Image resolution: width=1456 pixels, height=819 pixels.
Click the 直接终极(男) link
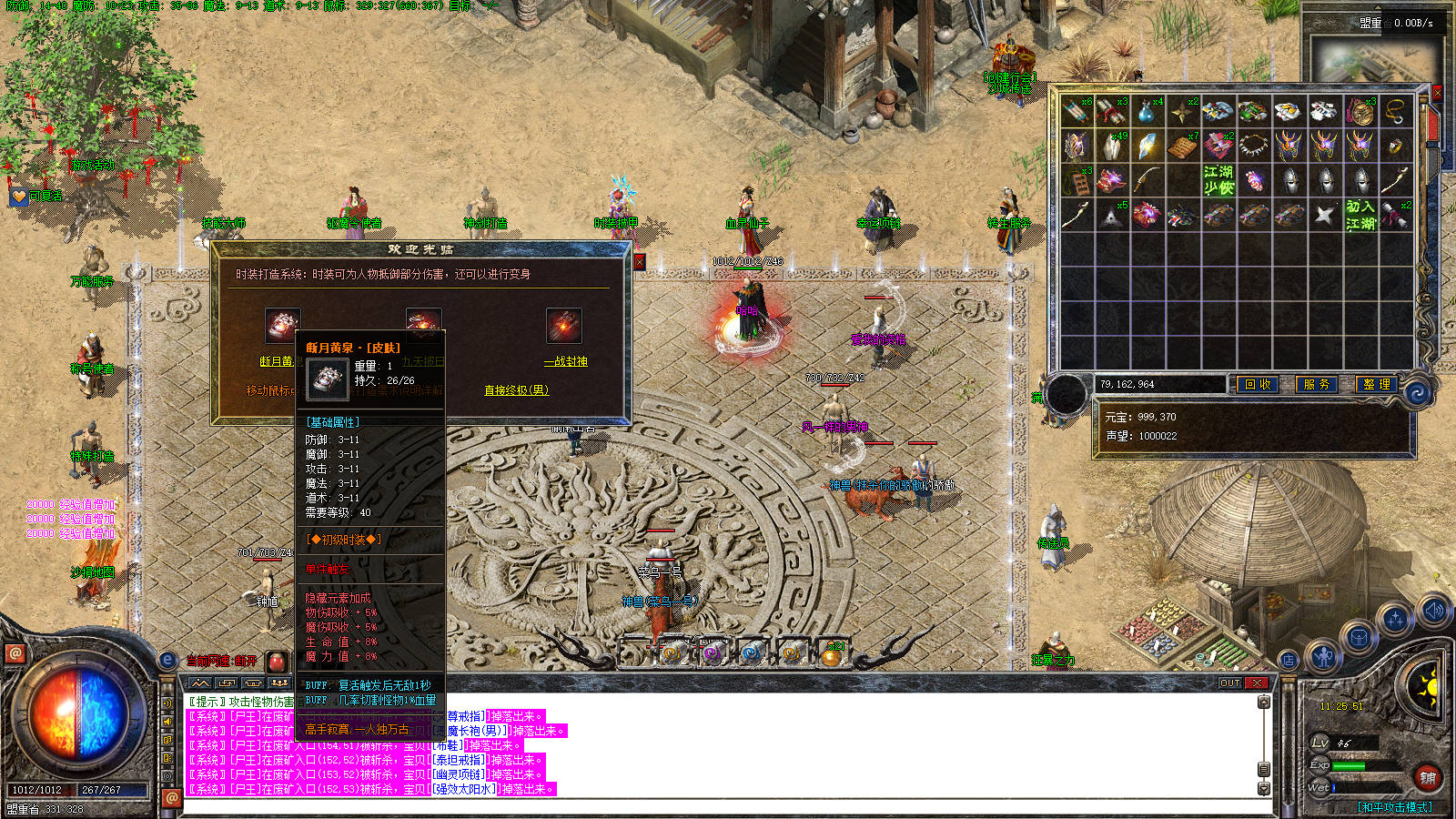click(516, 390)
